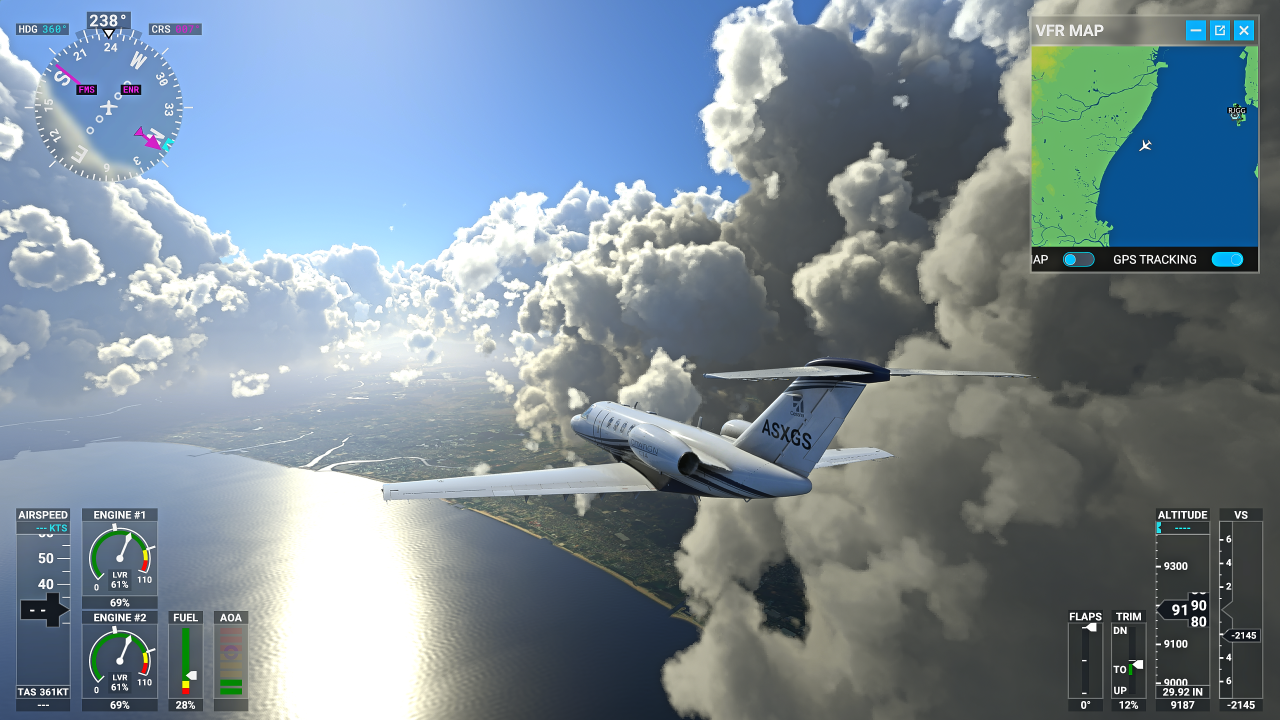This screenshot has height=720, width=1280.
Task: Close the VFR Map panel
Action: (1244, 30)
